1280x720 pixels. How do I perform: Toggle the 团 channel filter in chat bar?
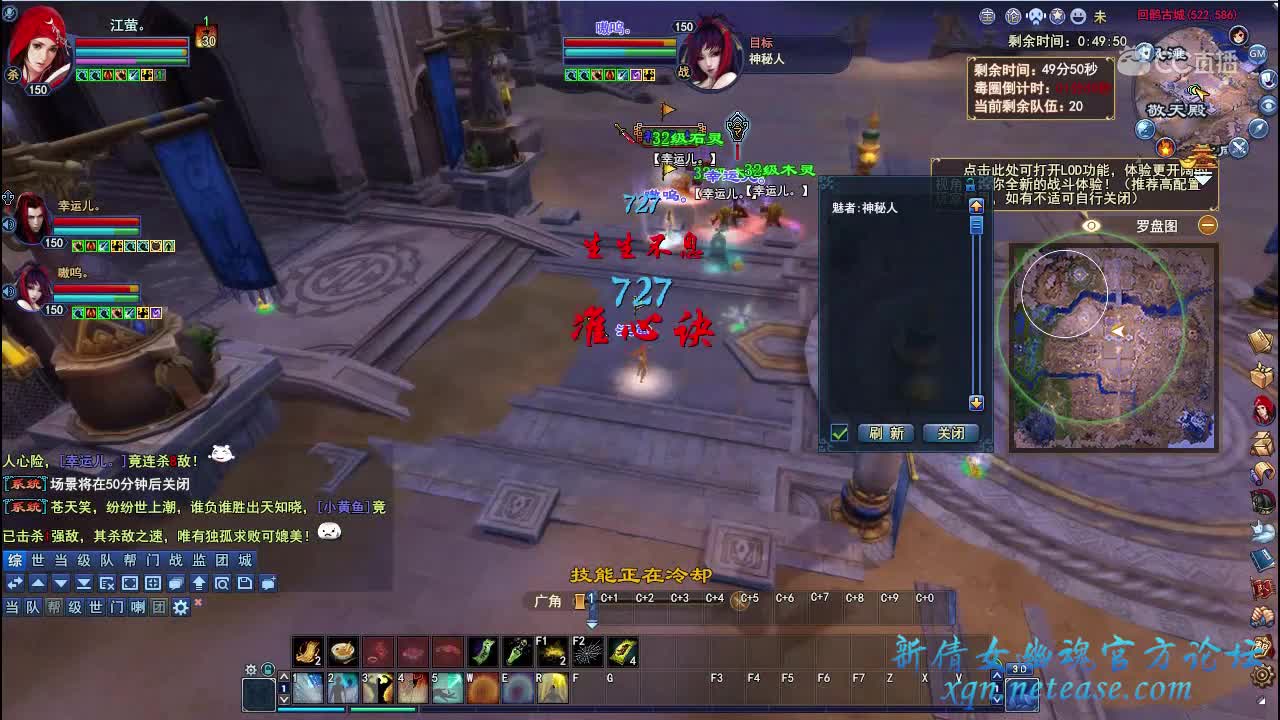(x=157, y=606)
